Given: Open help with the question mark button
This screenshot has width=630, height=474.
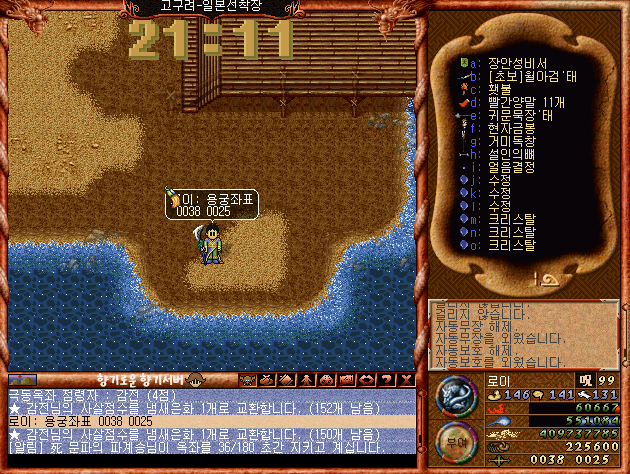Looking at the screenshot, I should tap(386, 380).
